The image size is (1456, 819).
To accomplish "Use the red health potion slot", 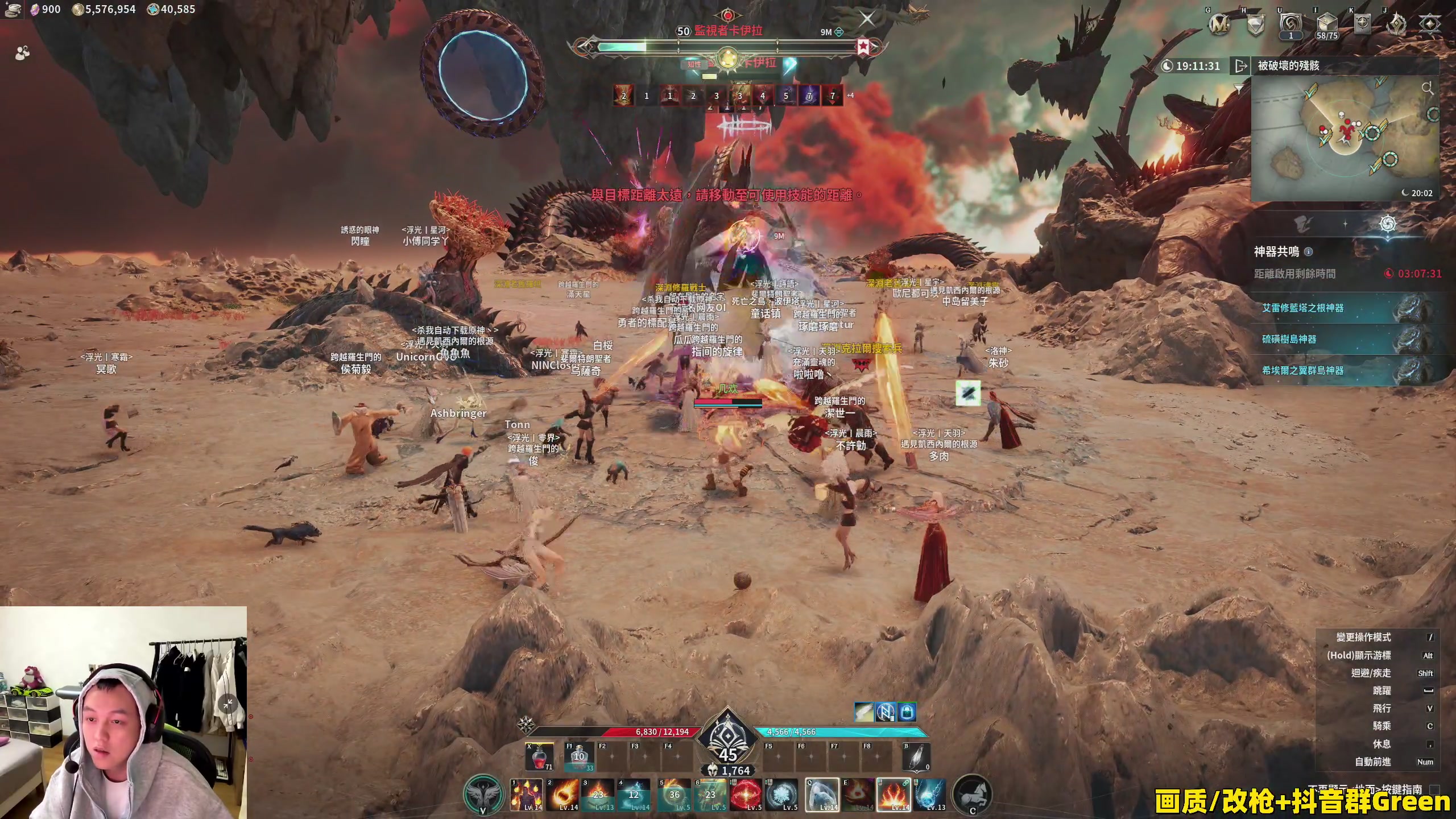I will pos(540,757).
